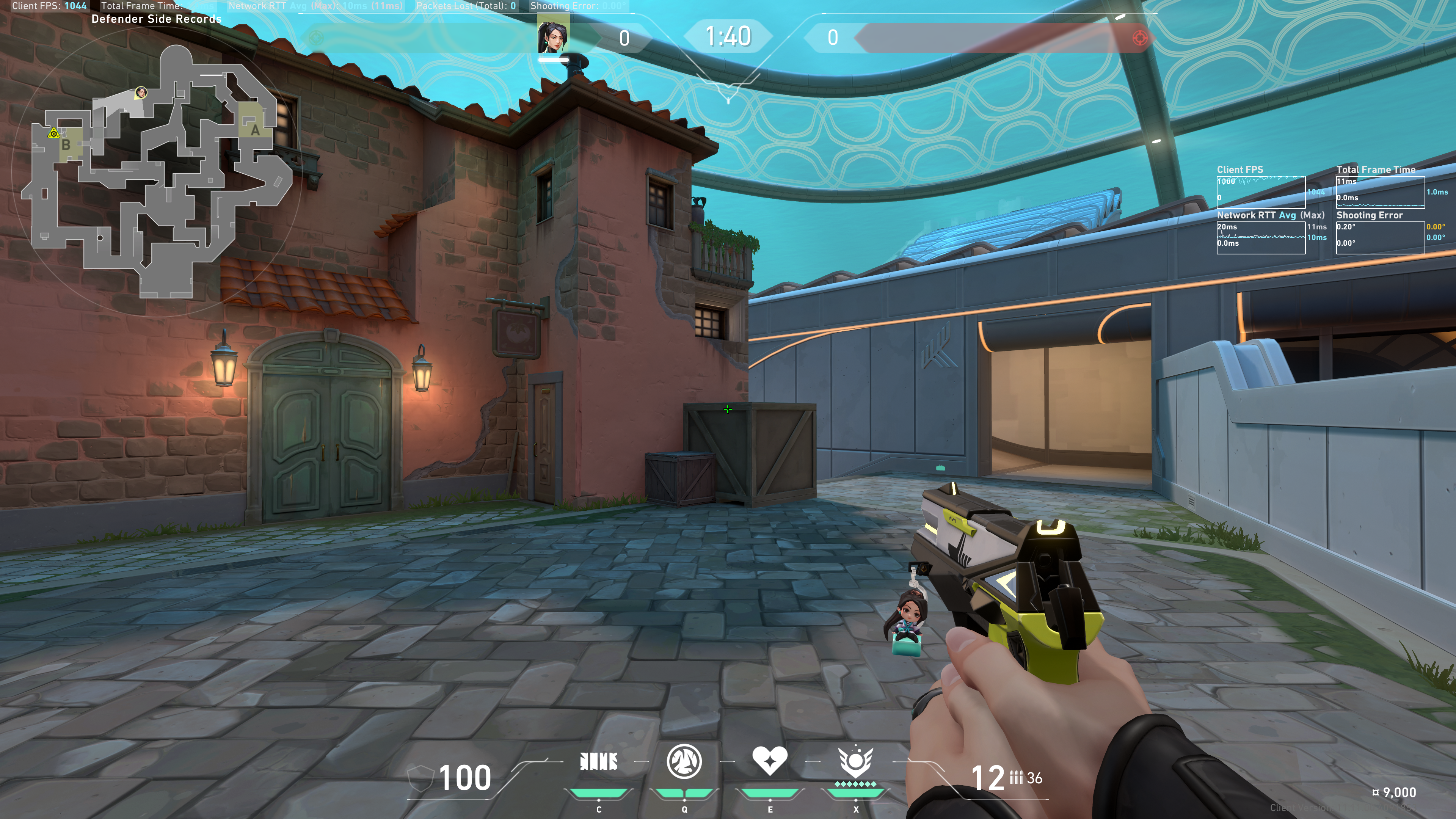This screenshot has height=819, width=1456.
Task: Click the Total Frame Time graph
Action: coord(1380,192)
